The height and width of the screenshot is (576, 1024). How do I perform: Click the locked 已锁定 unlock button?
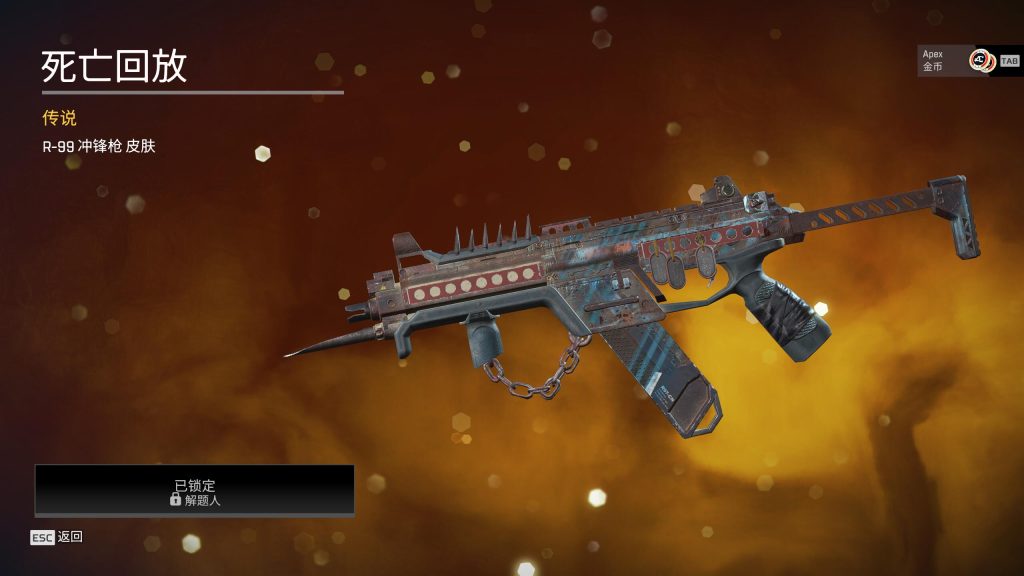(x=195, y=490)
